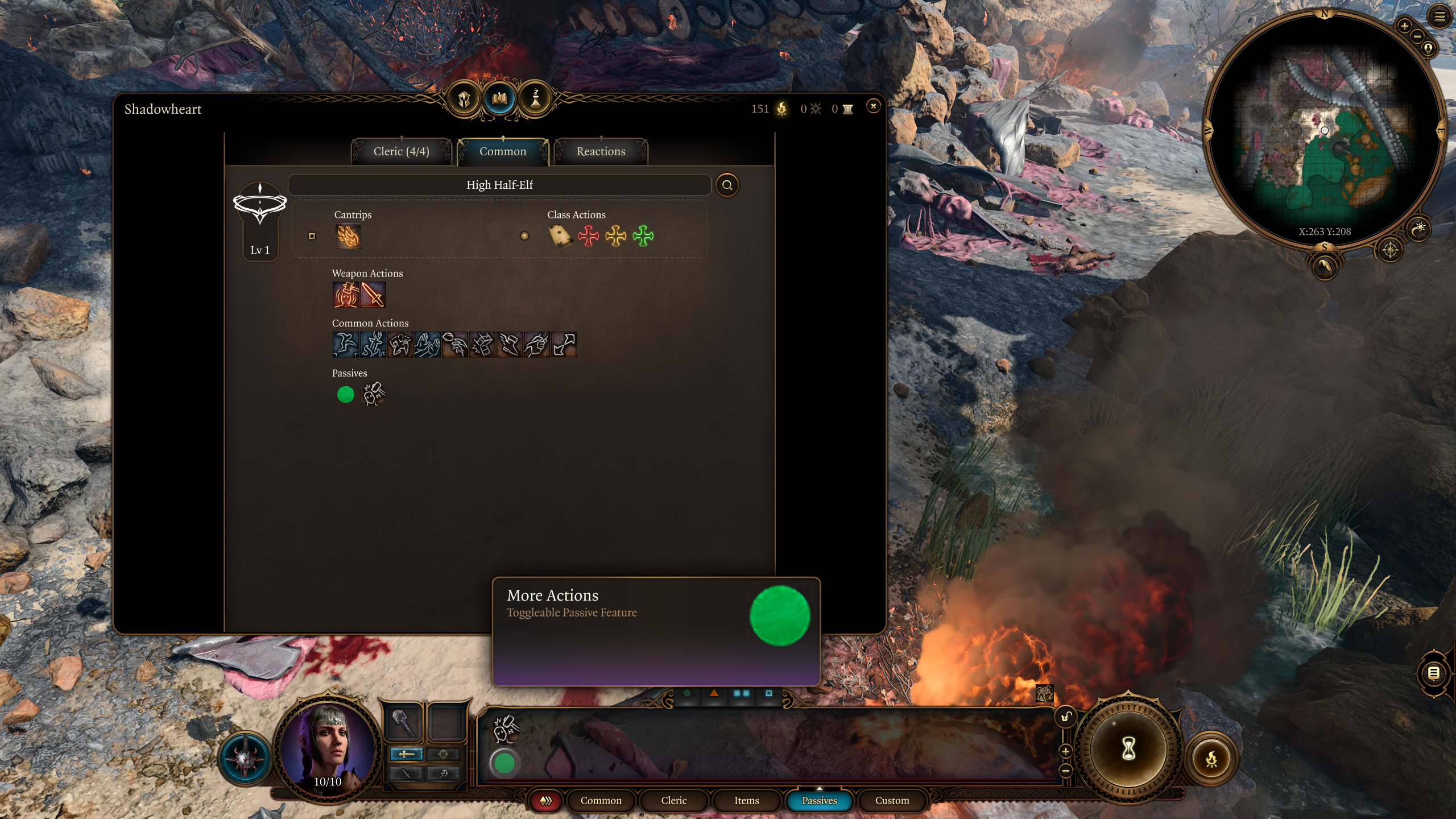Switch hotbar to Cleric tab

click(x=673, y=800)
